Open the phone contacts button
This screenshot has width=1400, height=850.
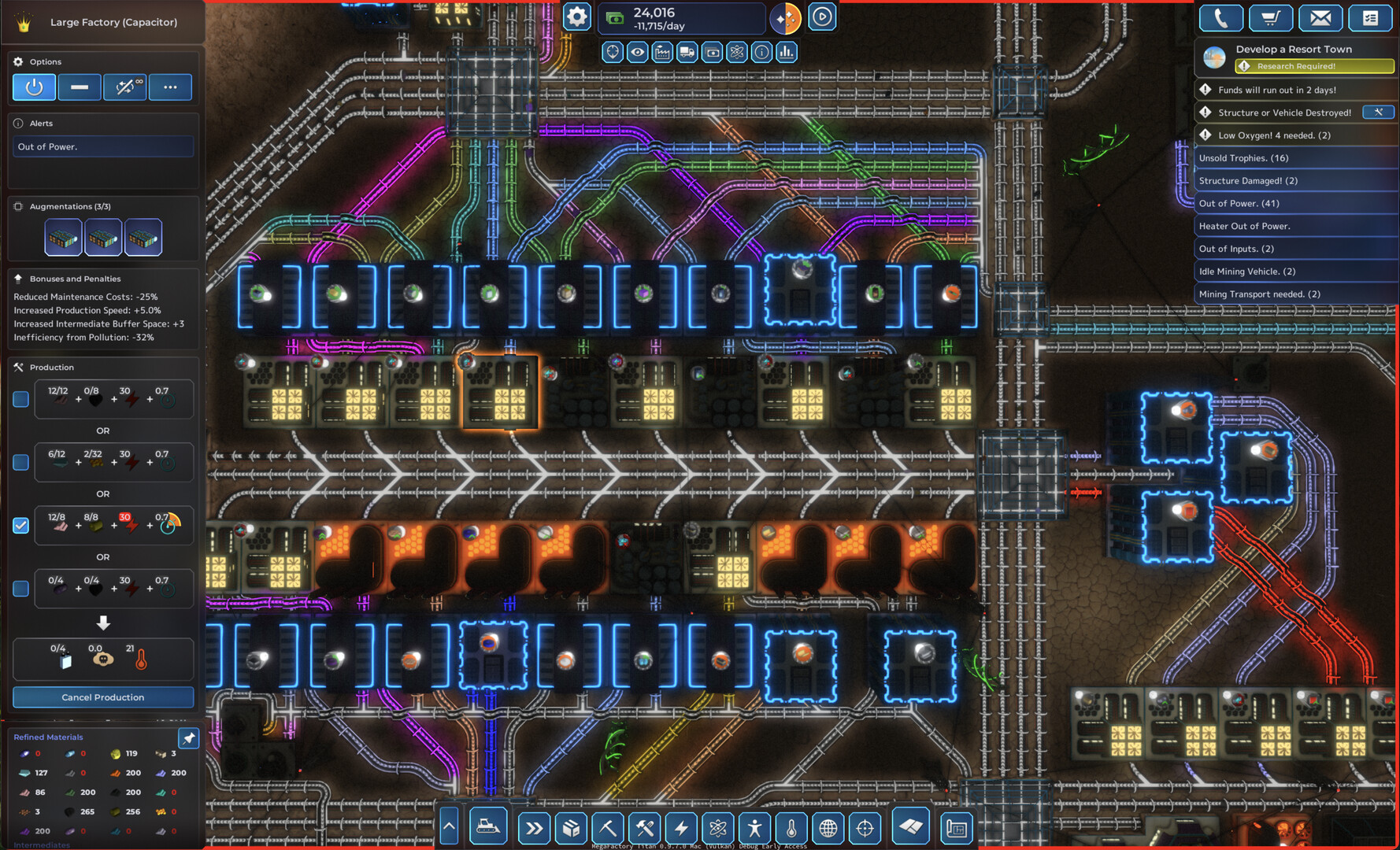[x=1220, y=18]
